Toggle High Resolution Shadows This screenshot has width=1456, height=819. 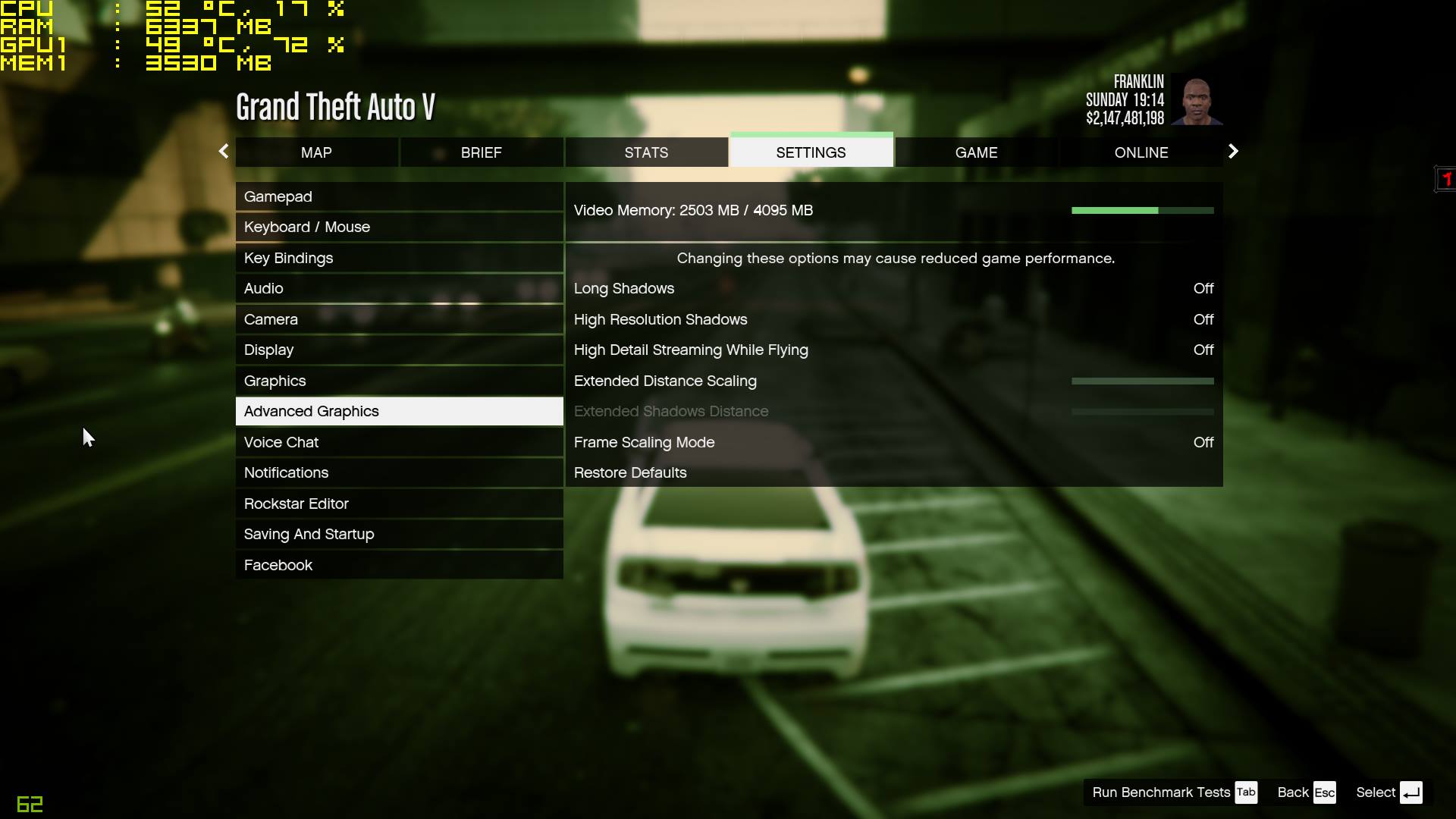893,319
